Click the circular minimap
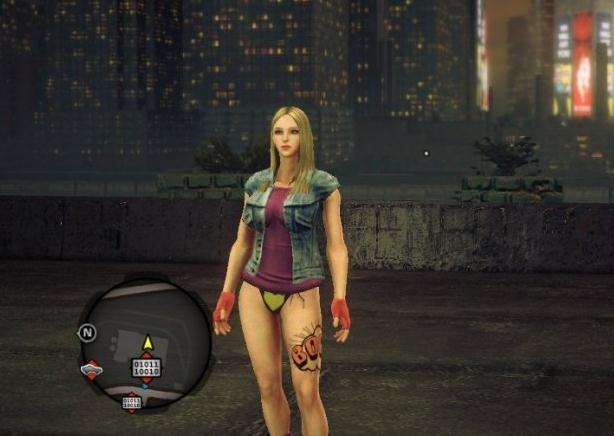 click(146, 343)
